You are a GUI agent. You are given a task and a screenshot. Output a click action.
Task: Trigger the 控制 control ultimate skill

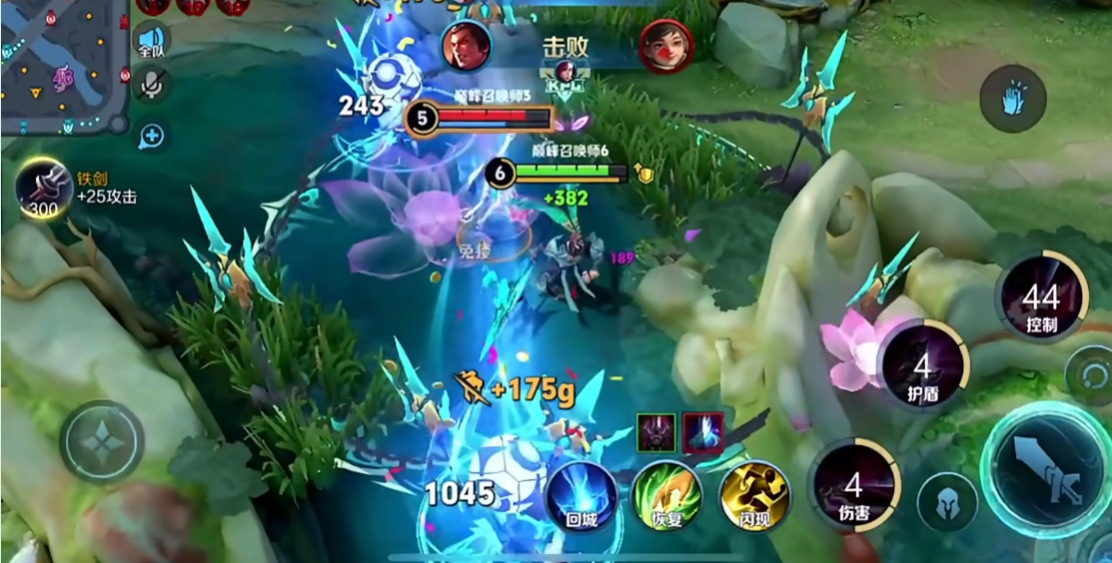1041,297
